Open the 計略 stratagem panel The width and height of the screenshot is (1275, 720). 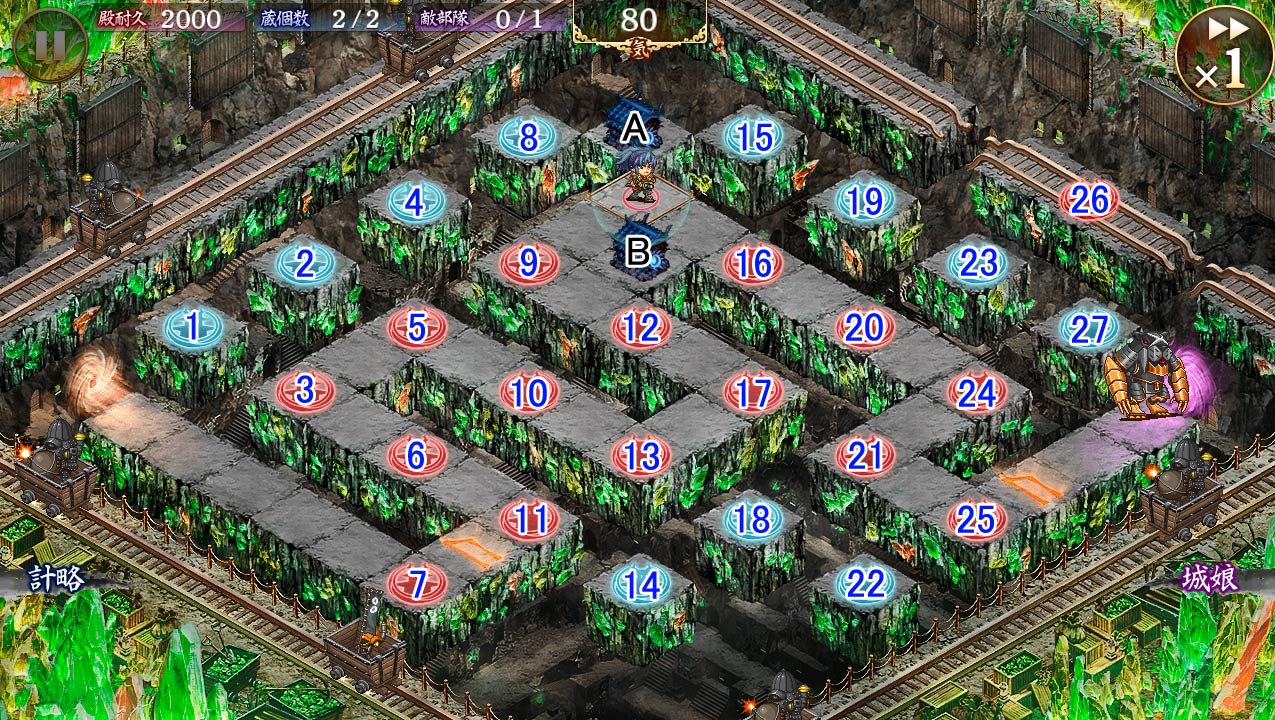click(57, 578)
